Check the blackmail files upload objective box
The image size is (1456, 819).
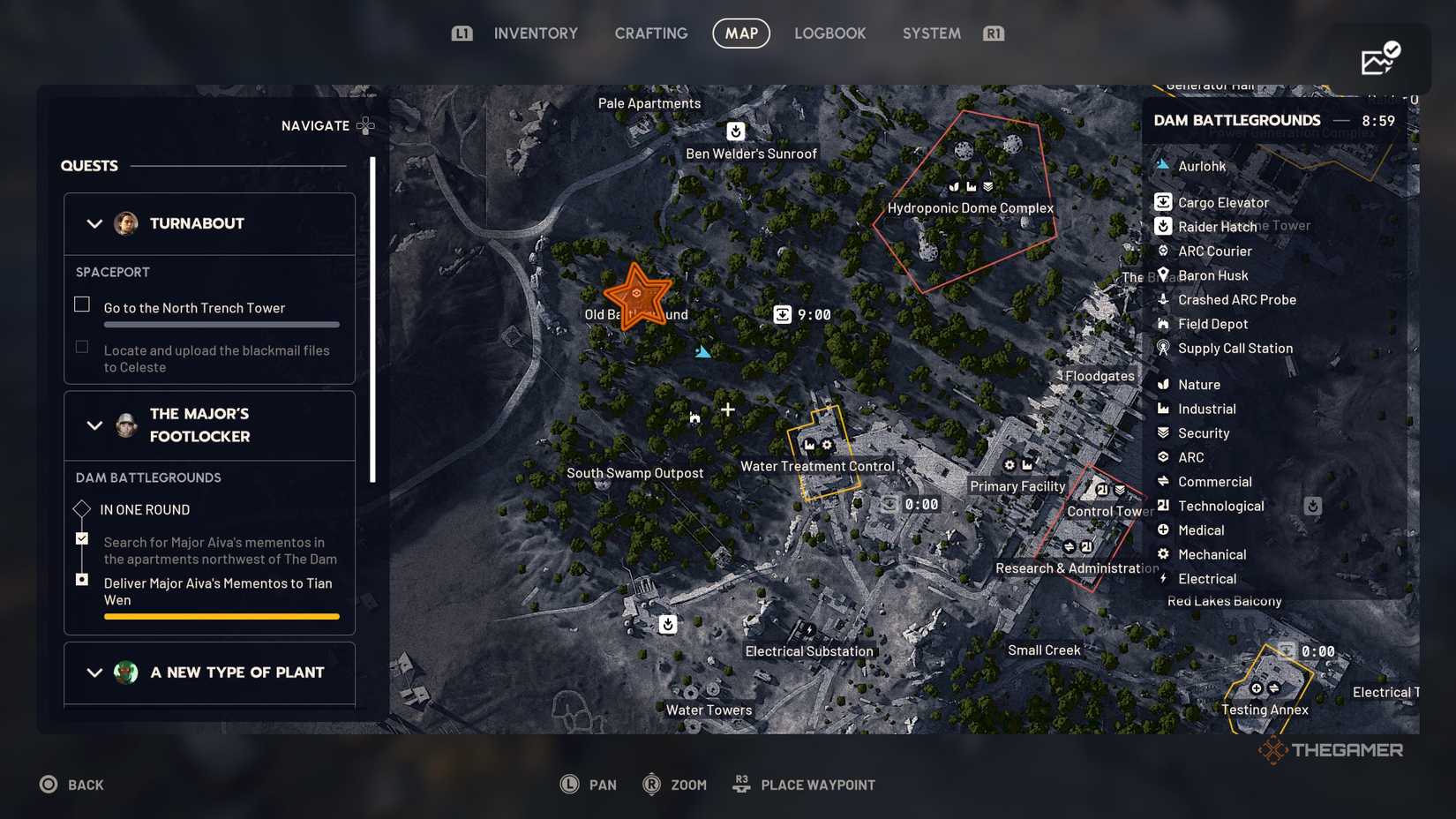tap(81, 346)
